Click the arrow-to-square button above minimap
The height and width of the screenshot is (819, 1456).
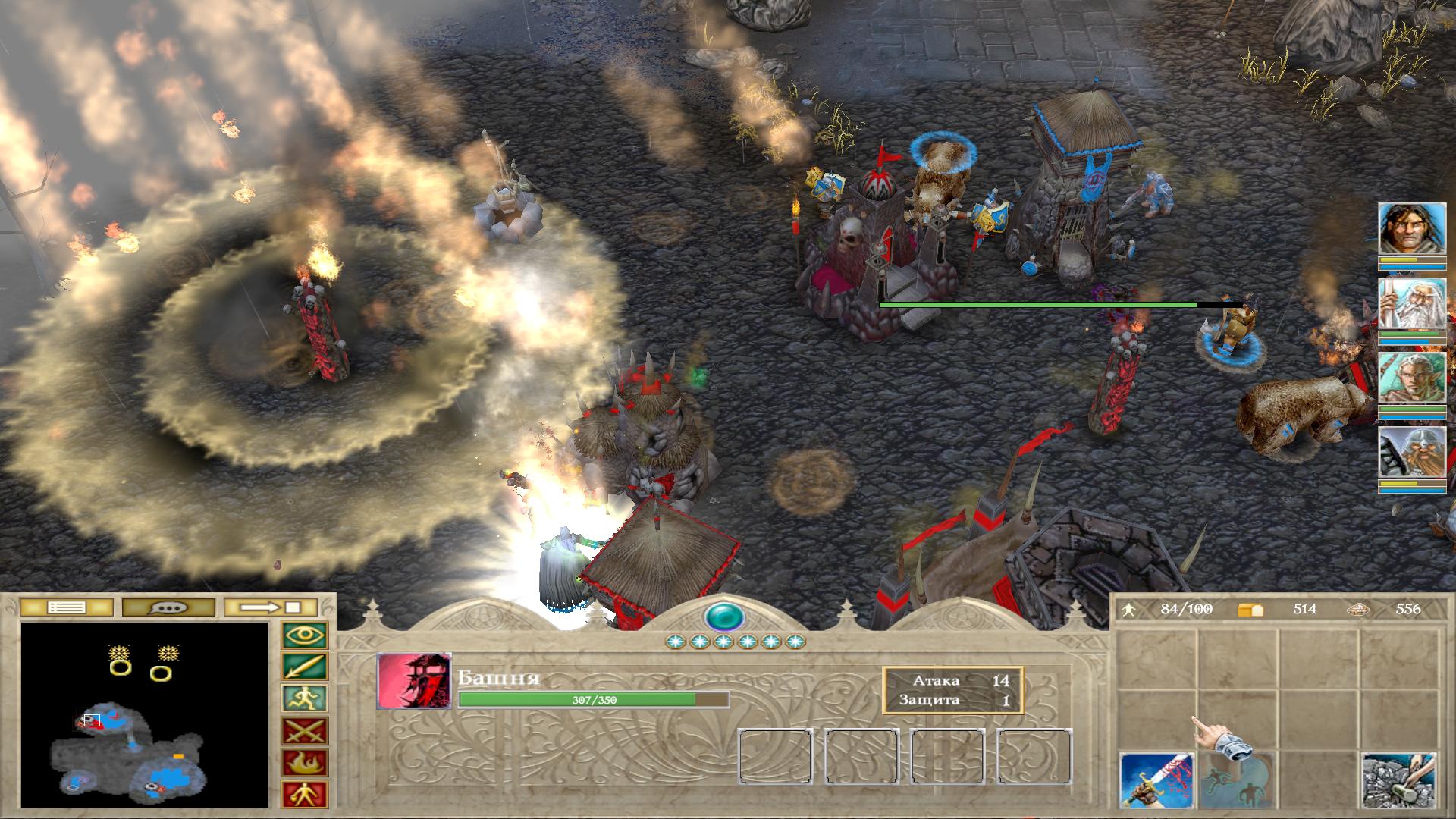(x=271, y=607)
